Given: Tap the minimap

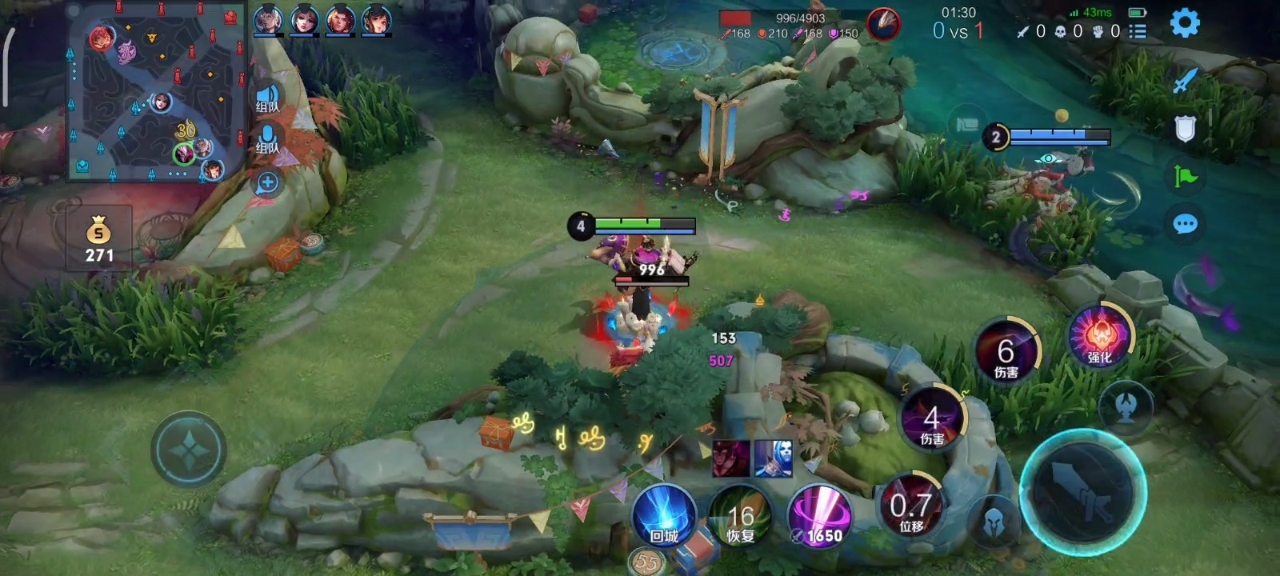Looking at the screenshot, I should click(x=157, y=92).
